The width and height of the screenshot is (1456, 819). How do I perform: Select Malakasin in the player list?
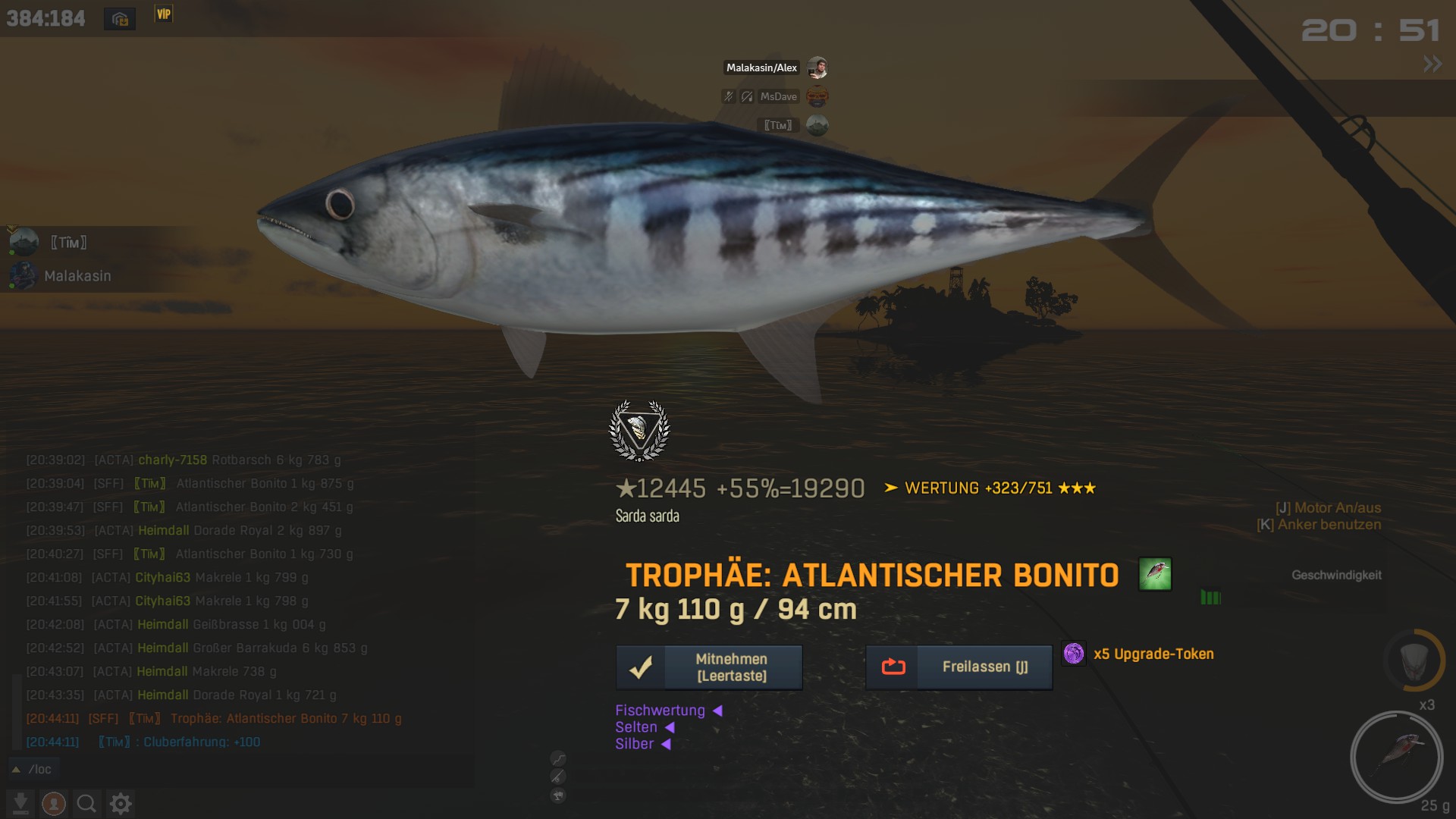point(77,276)
